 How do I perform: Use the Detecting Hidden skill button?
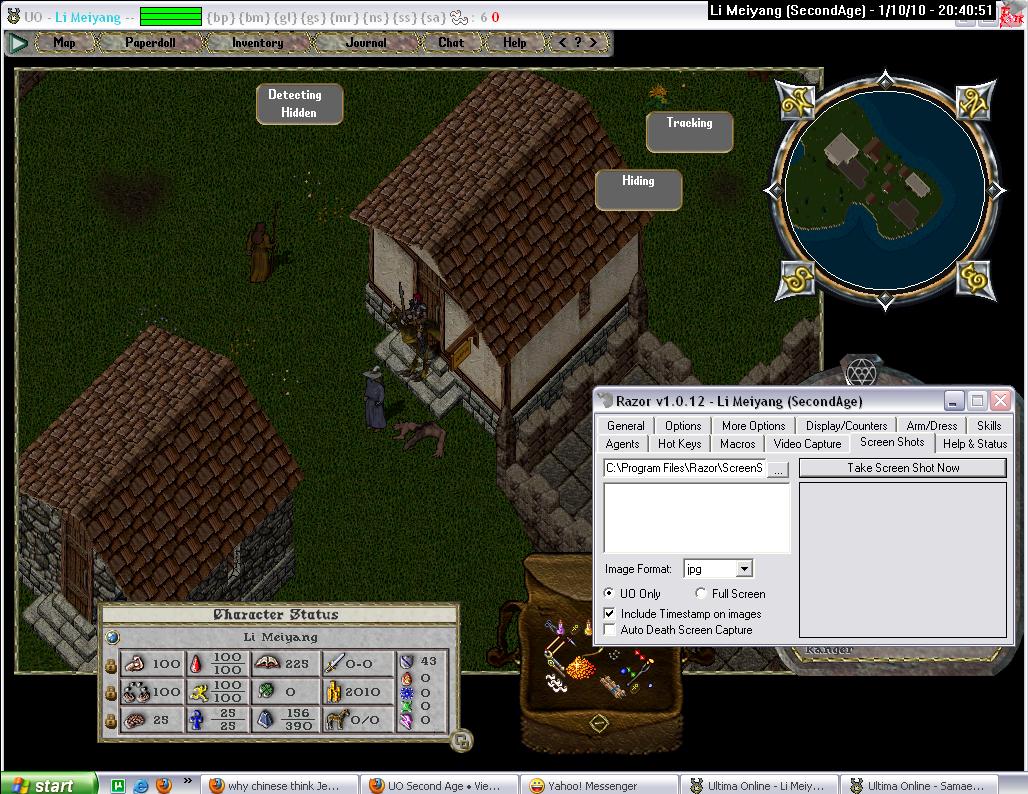point(295,104)
